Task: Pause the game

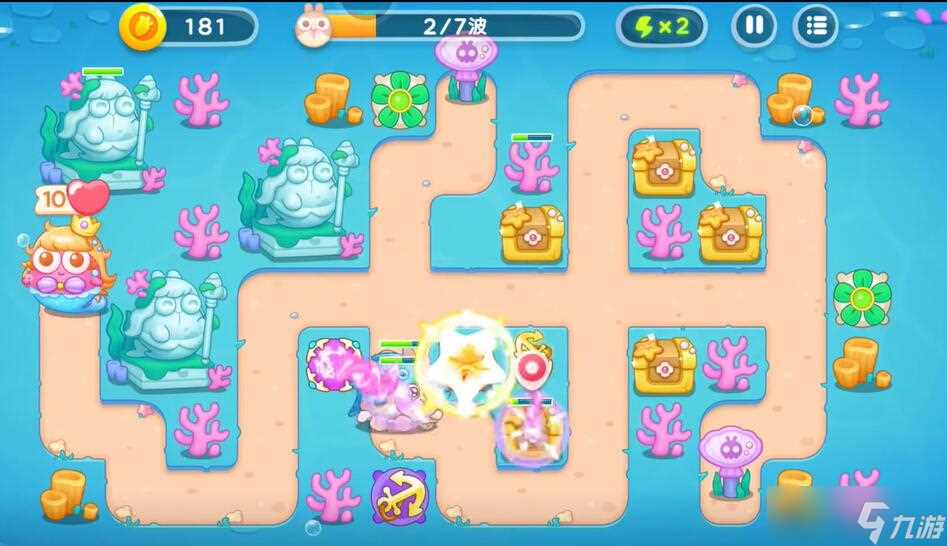Action: (x=754, y=26)
